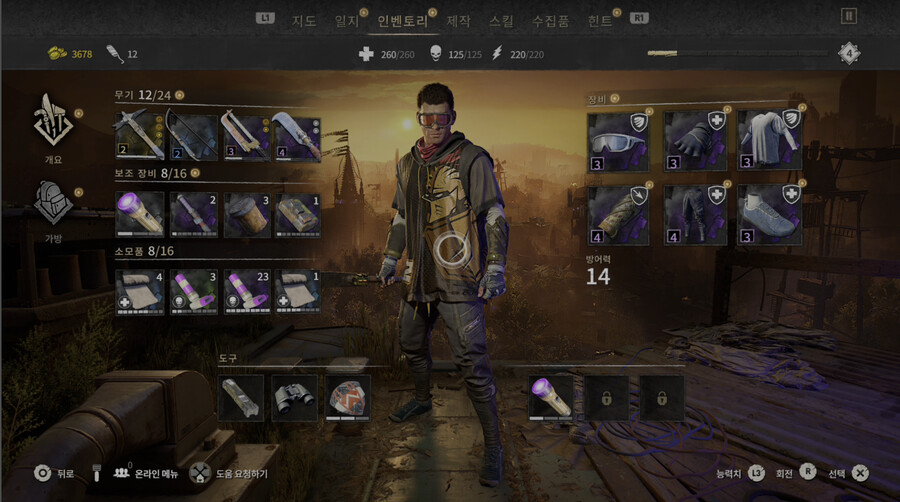Open the 가방 (Bag) category
This screenshot has width=900, height=502.
(54, 208)
